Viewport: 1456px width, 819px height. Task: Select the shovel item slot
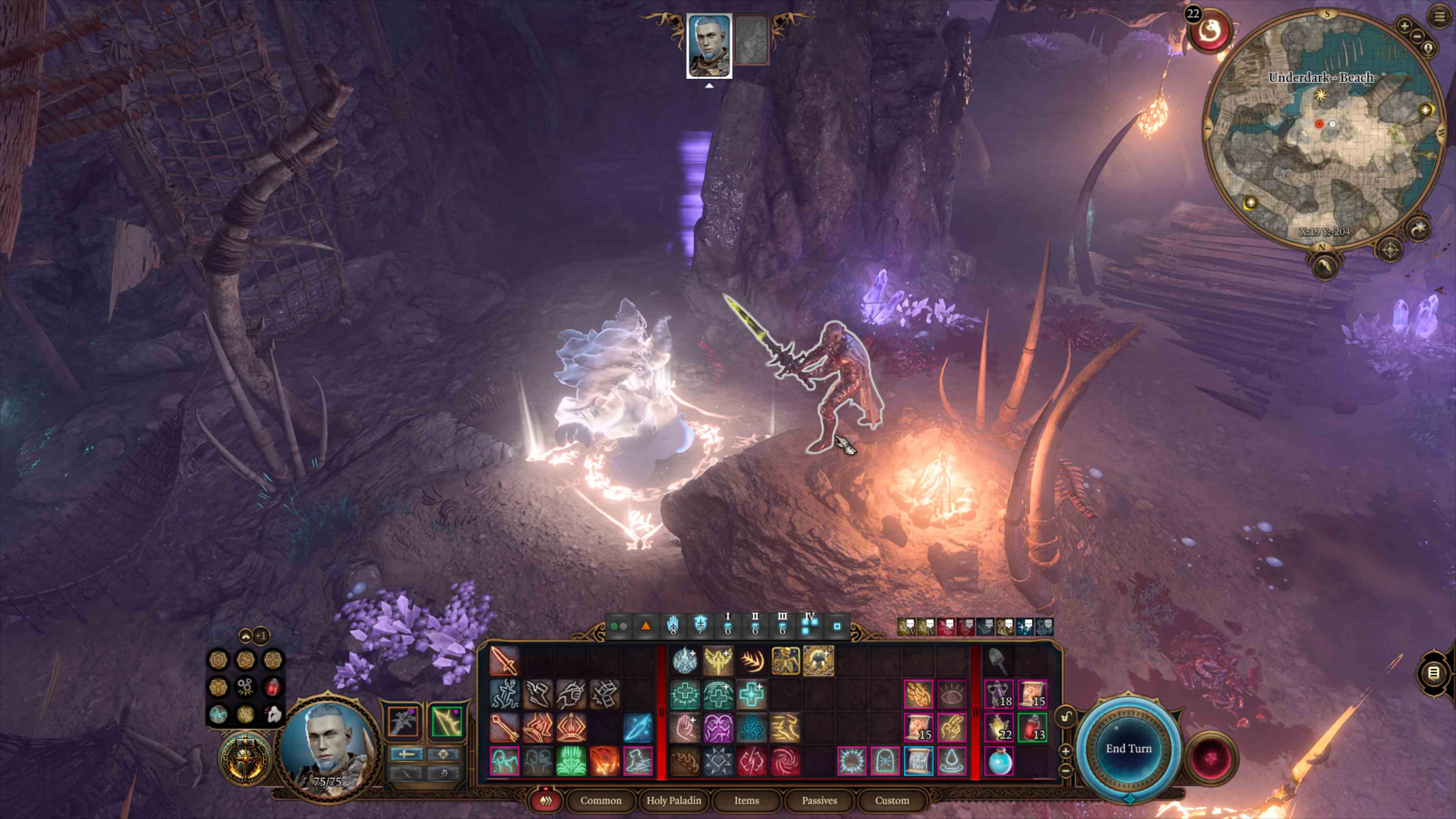998,660
